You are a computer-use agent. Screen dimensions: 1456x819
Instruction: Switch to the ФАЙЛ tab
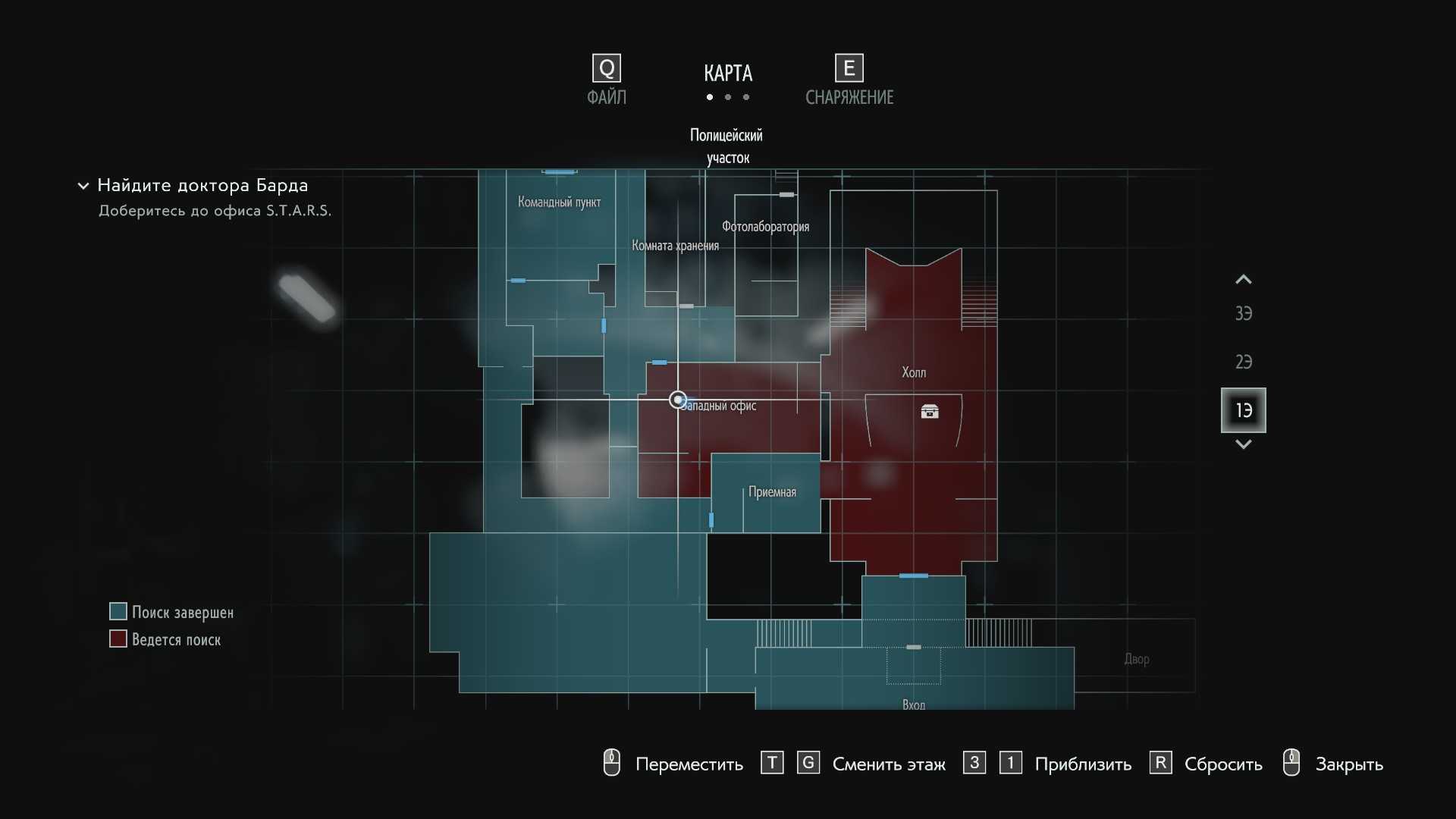point(607,80)
